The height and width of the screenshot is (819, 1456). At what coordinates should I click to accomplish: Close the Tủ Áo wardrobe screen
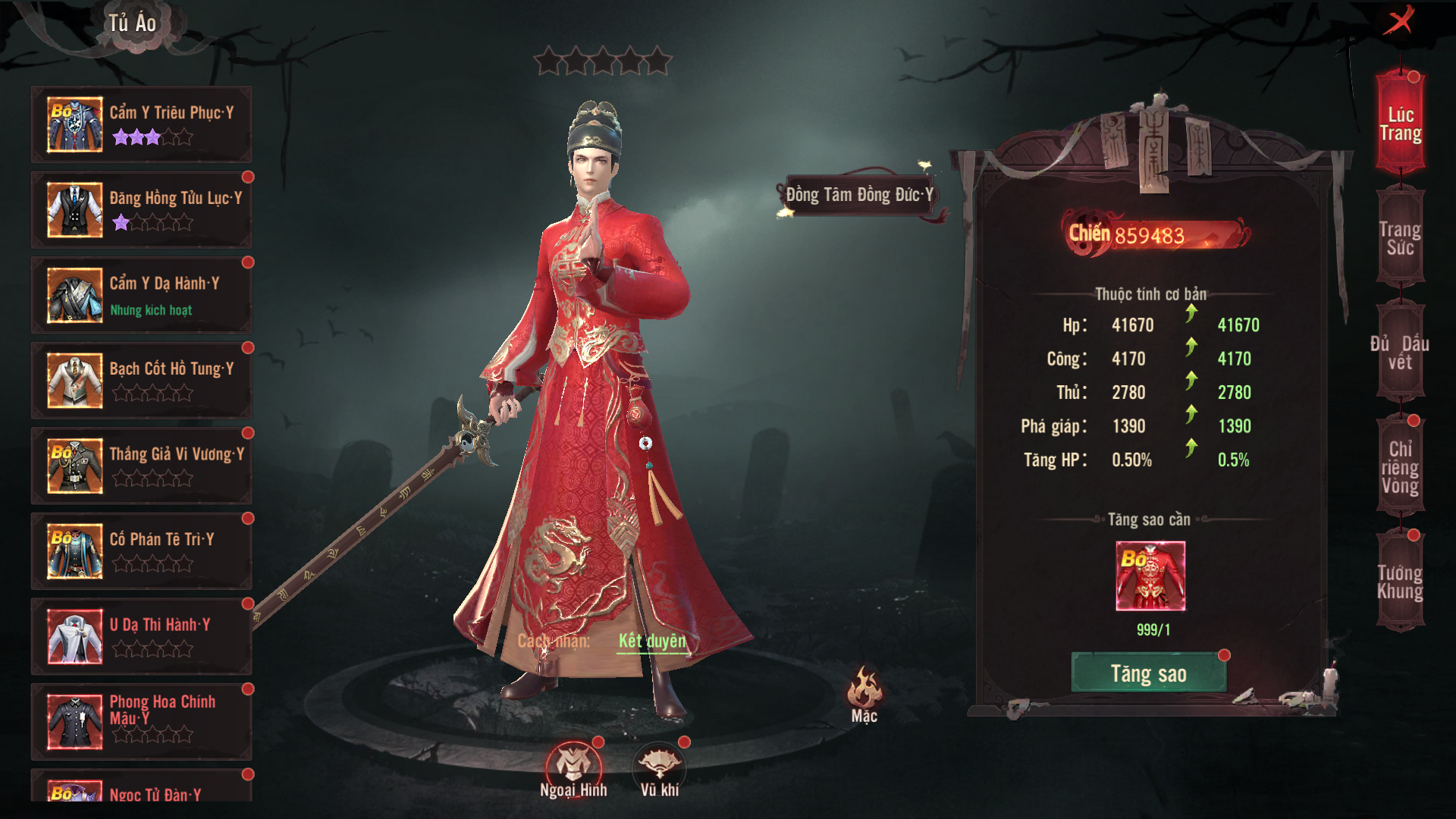point(1398,20)
